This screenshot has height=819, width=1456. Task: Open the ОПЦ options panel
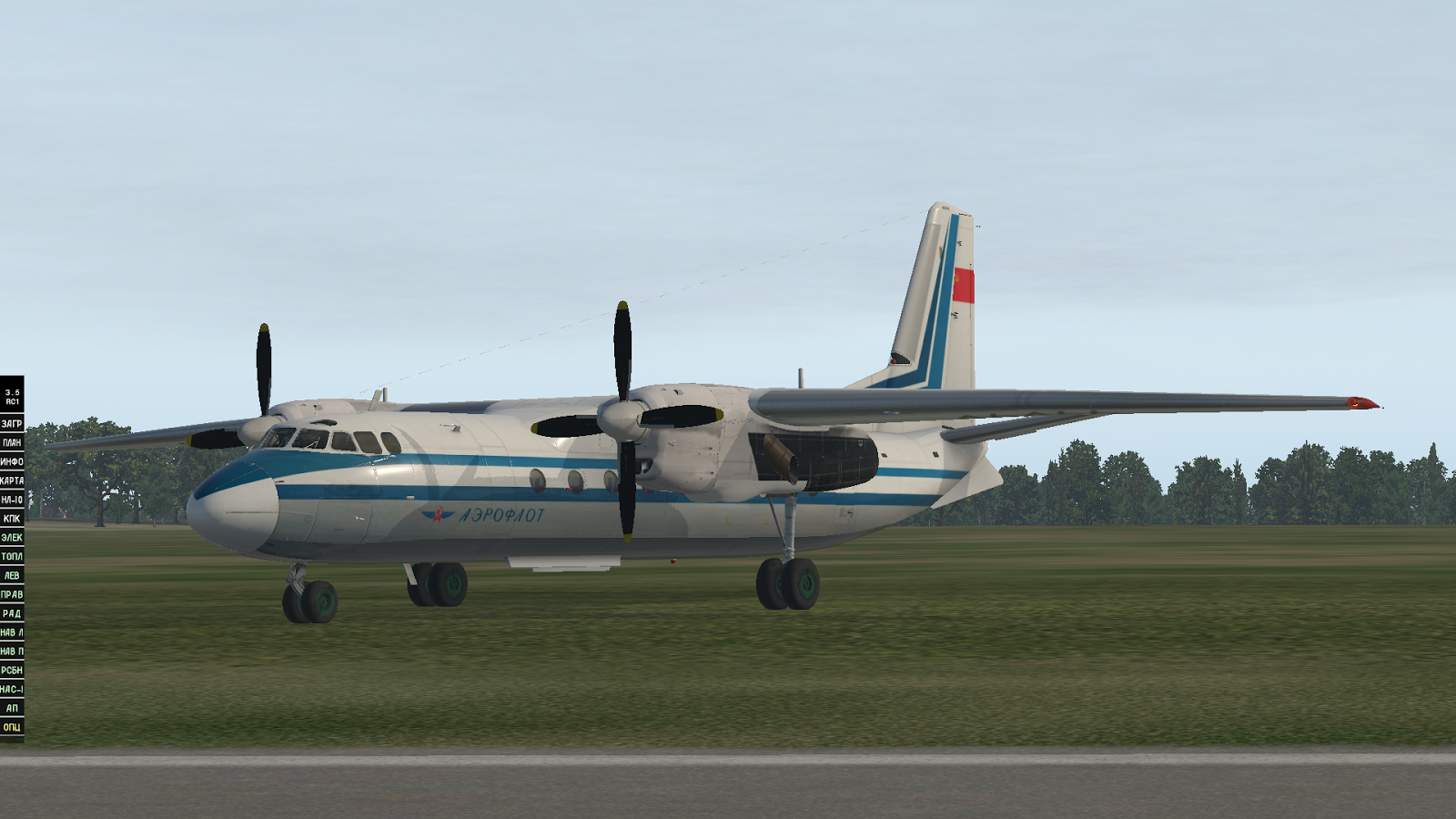14,725
